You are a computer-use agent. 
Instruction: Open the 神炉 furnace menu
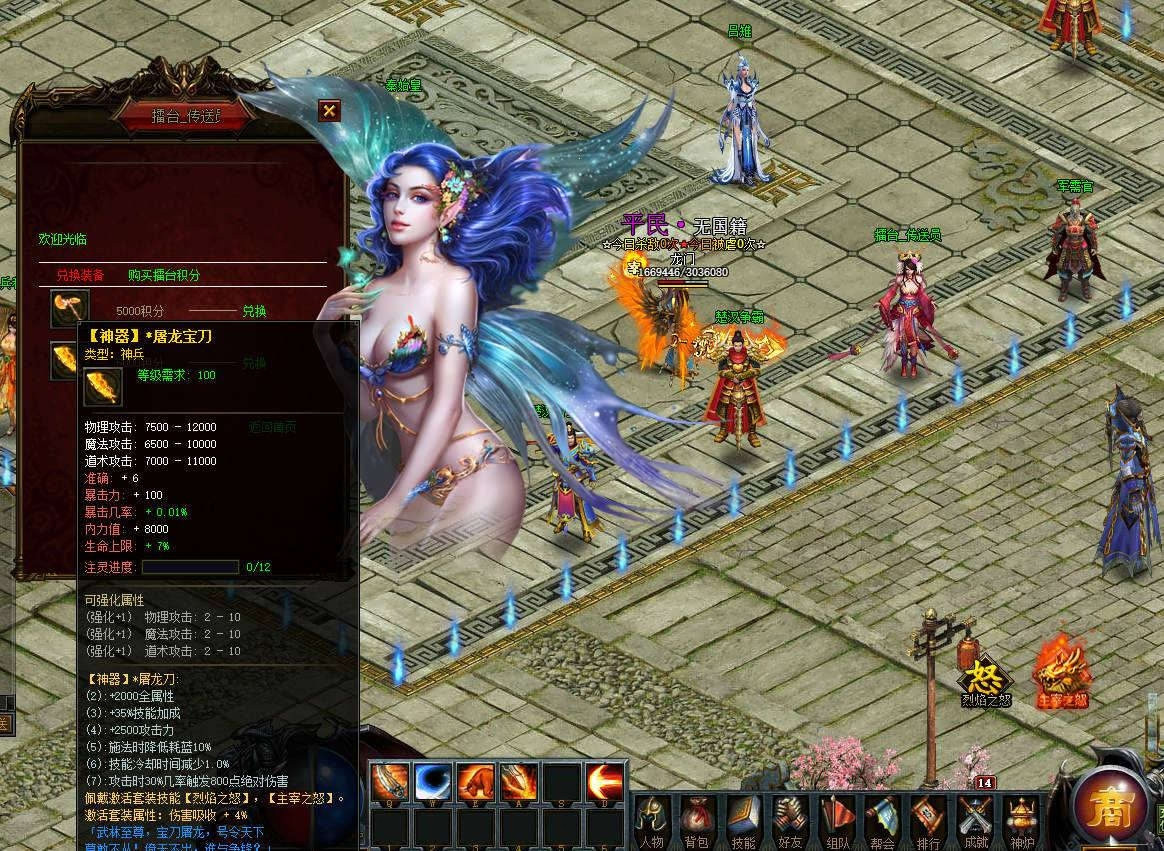pyautogui.click(x=1019, y=821)
